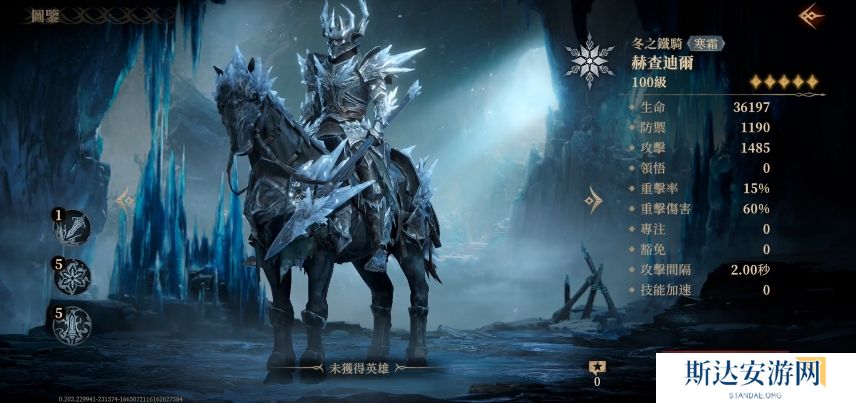Image resolution: width=856 pixels, height=403 pixels.
Task: Click the back arrow in the top-right corner
Action: click(x=811, y=15)
